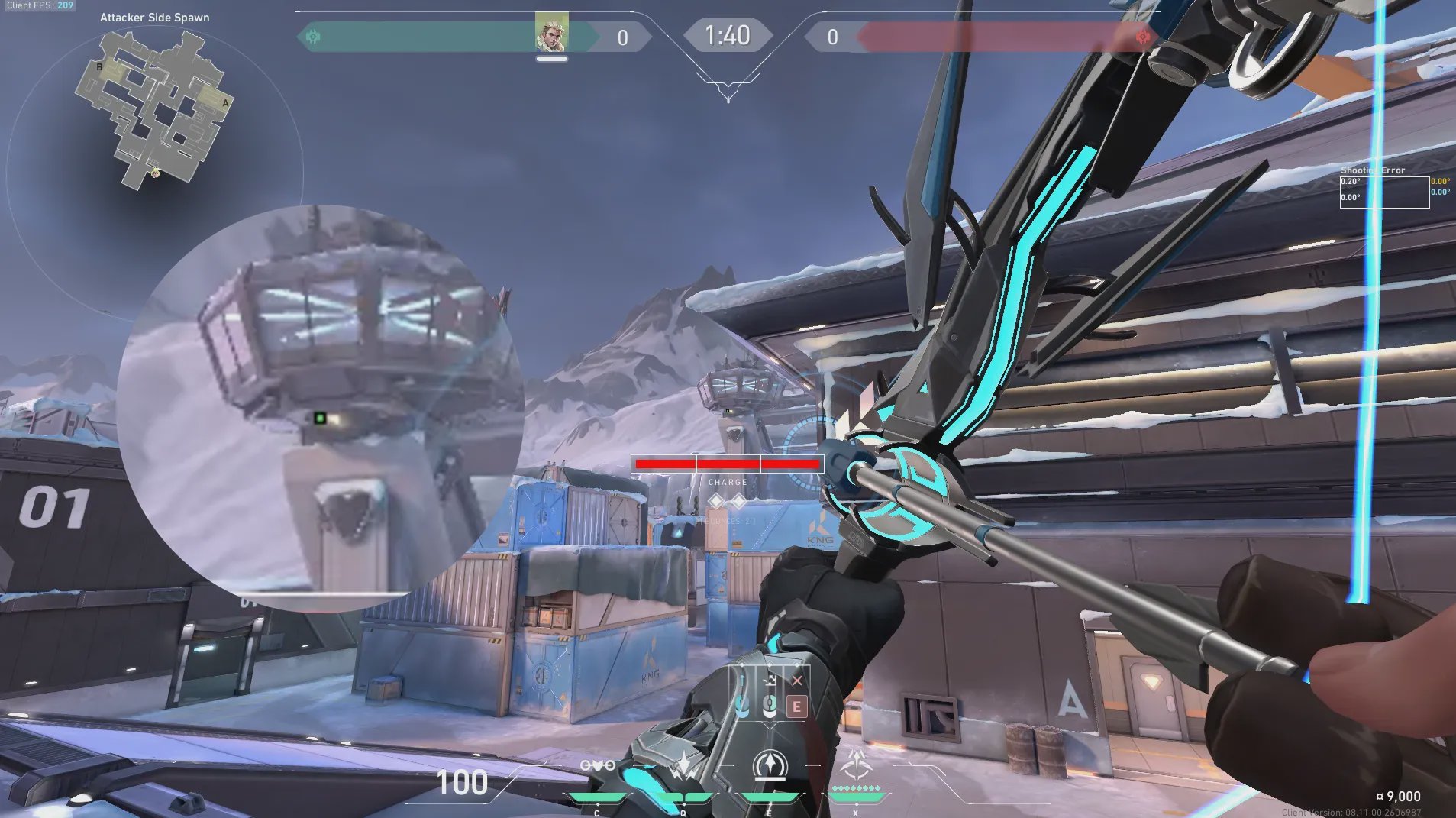This screenshot has height=818, width=1456.
Task: Click the red defender team emblem
Action: (1143, 36)
